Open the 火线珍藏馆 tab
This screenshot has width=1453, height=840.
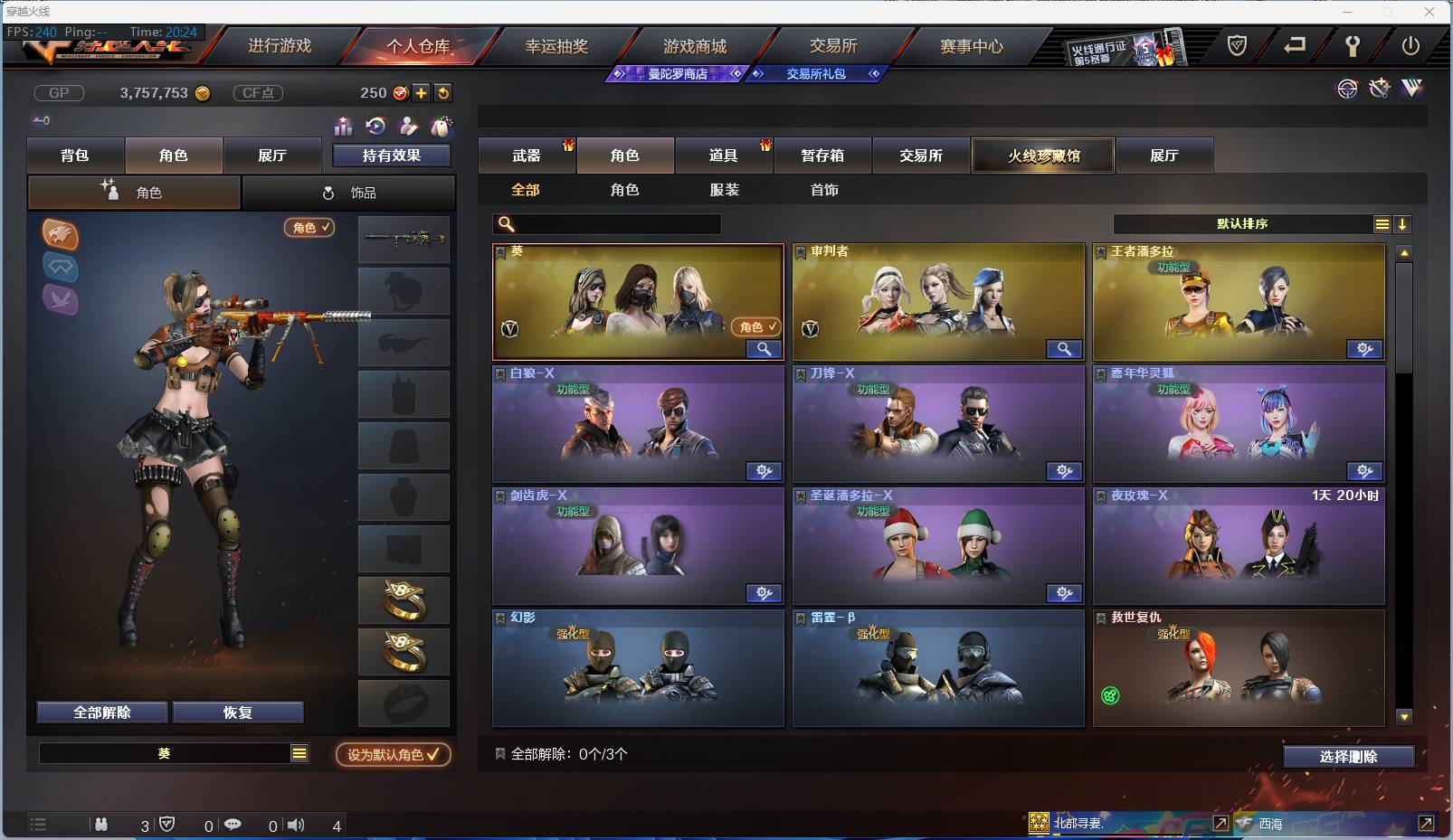coord(1042,156)
